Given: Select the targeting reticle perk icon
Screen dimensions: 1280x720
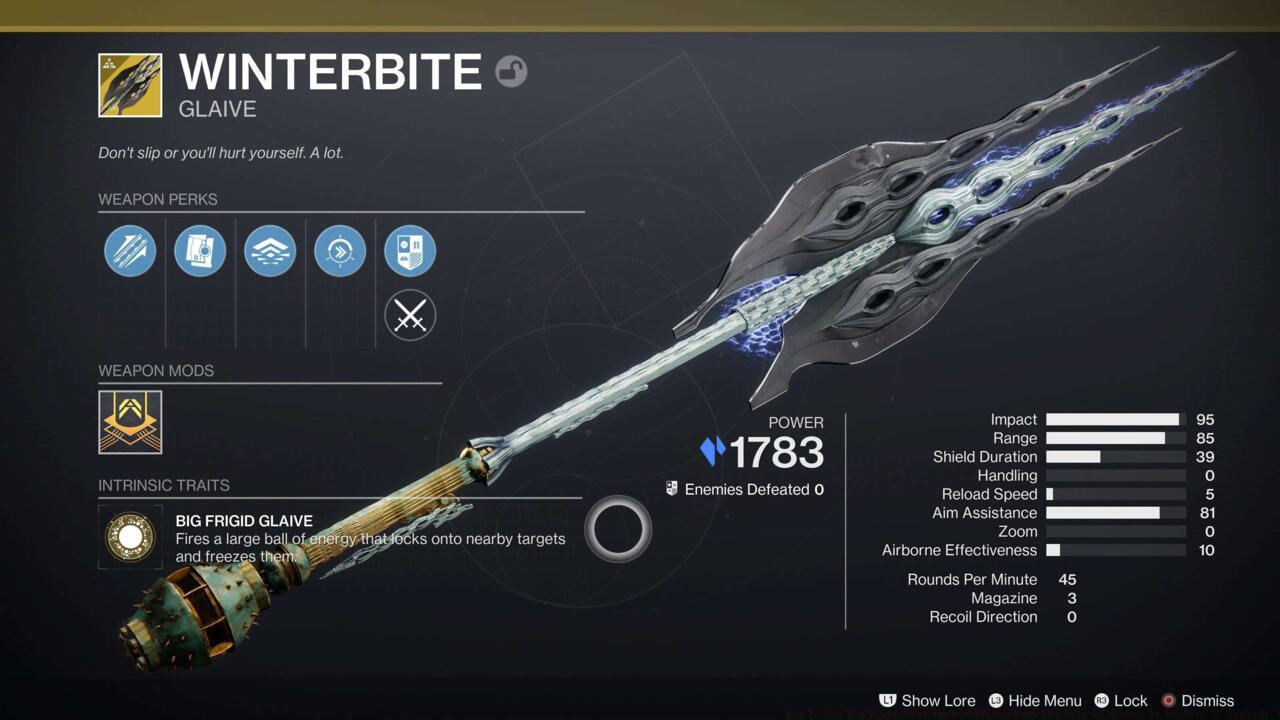Looking at the screenshot, I should [x=340, y=251].
